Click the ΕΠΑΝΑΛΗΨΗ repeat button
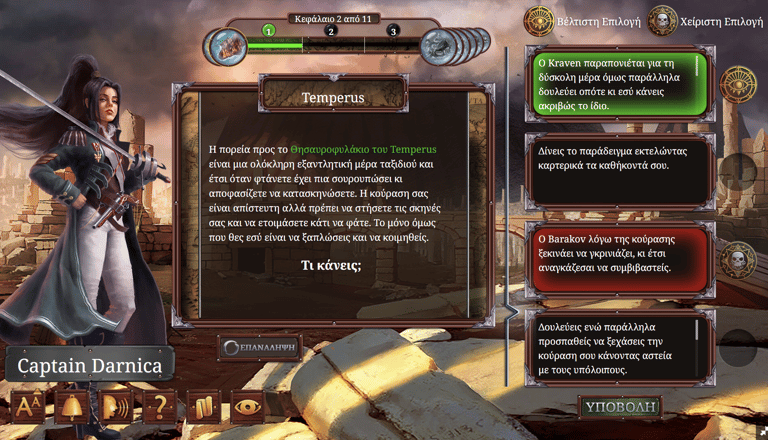 pos(259,347)
